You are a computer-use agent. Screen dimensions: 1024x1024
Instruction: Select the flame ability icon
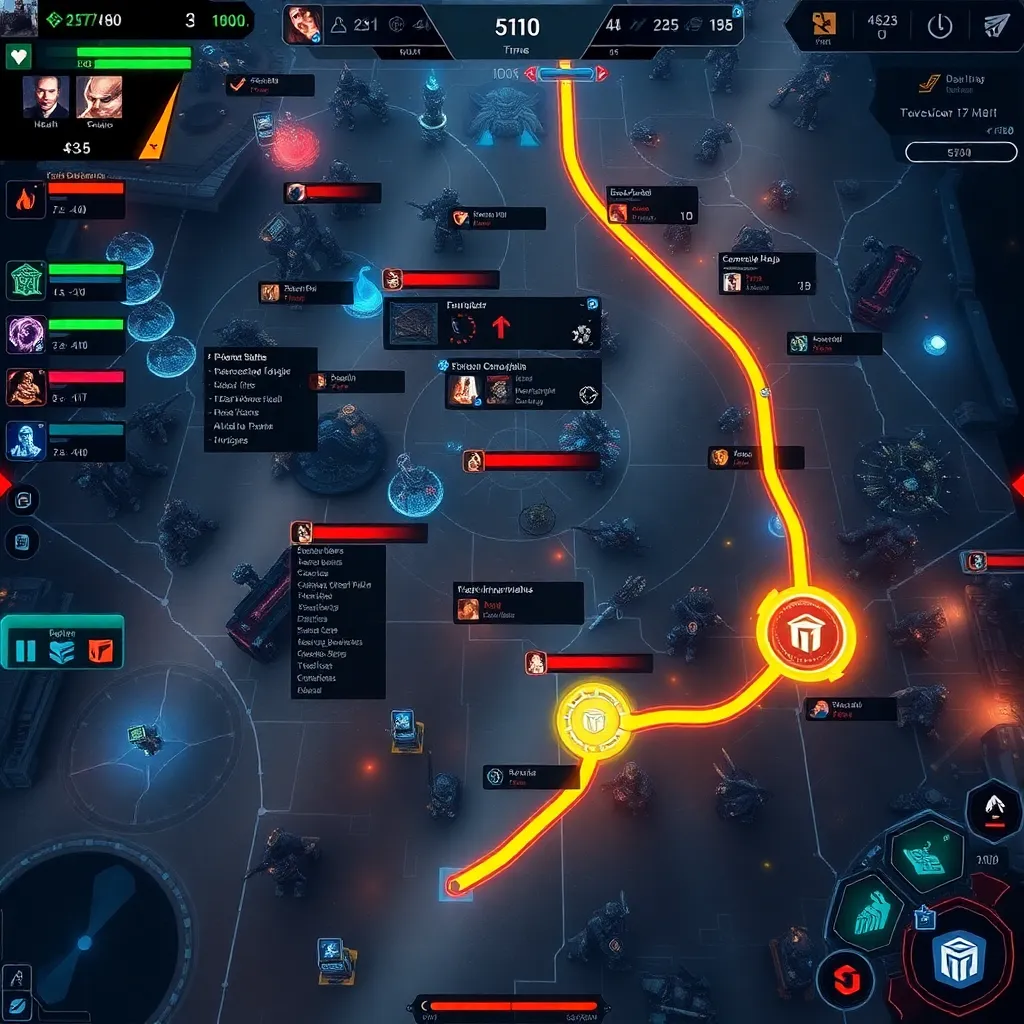coord(25,200)
